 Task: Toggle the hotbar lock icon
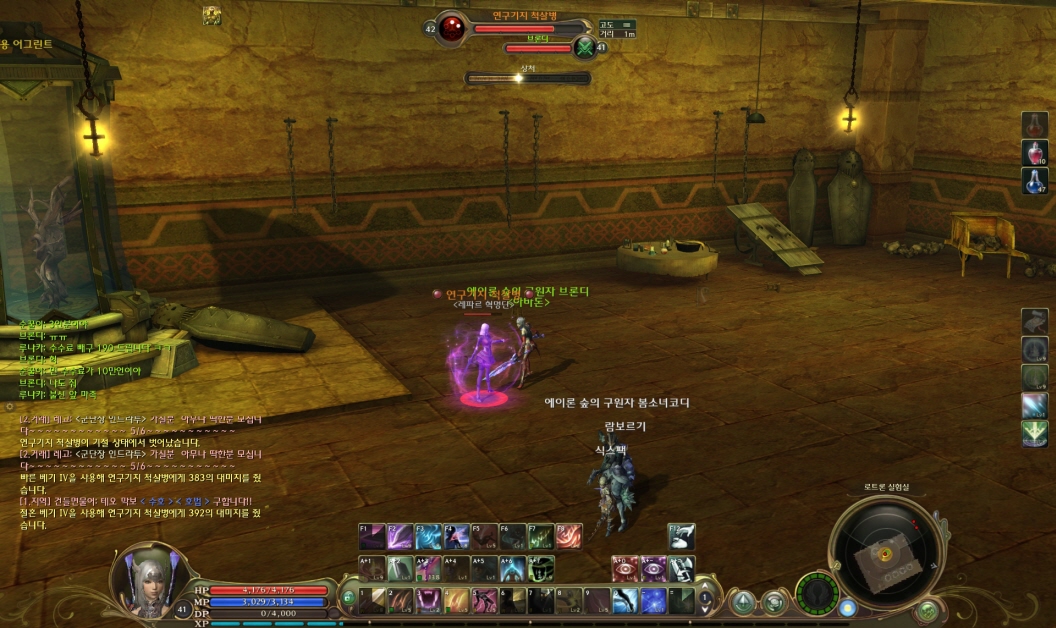348,598
